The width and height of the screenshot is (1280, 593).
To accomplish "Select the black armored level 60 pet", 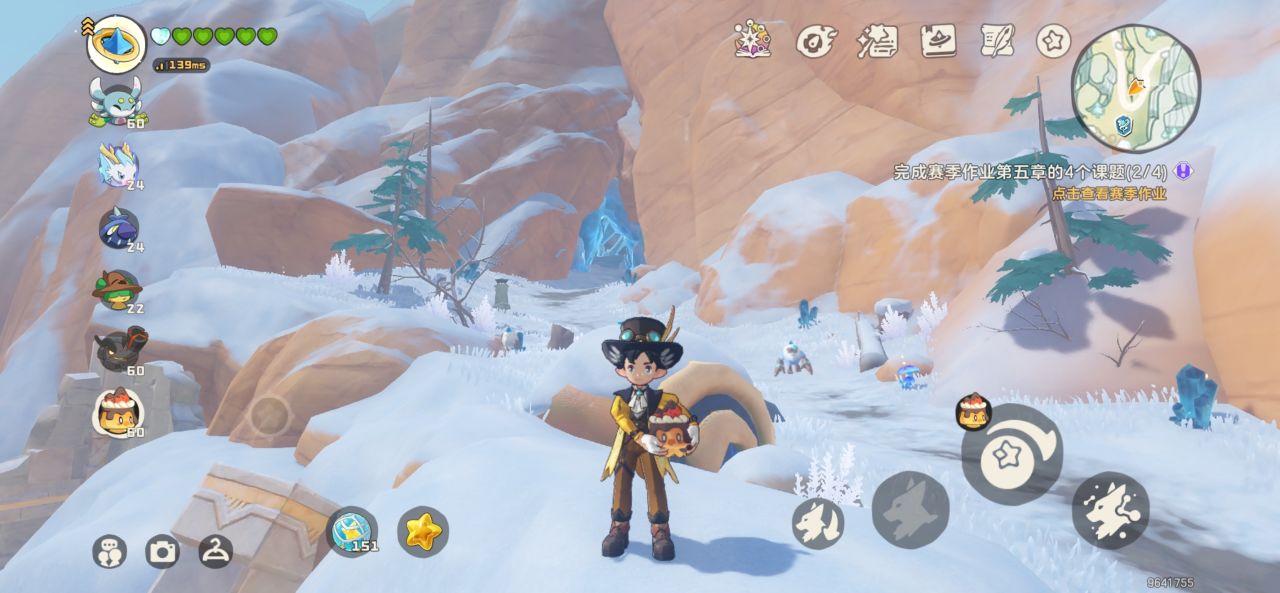I will click(x=119, y=350).
